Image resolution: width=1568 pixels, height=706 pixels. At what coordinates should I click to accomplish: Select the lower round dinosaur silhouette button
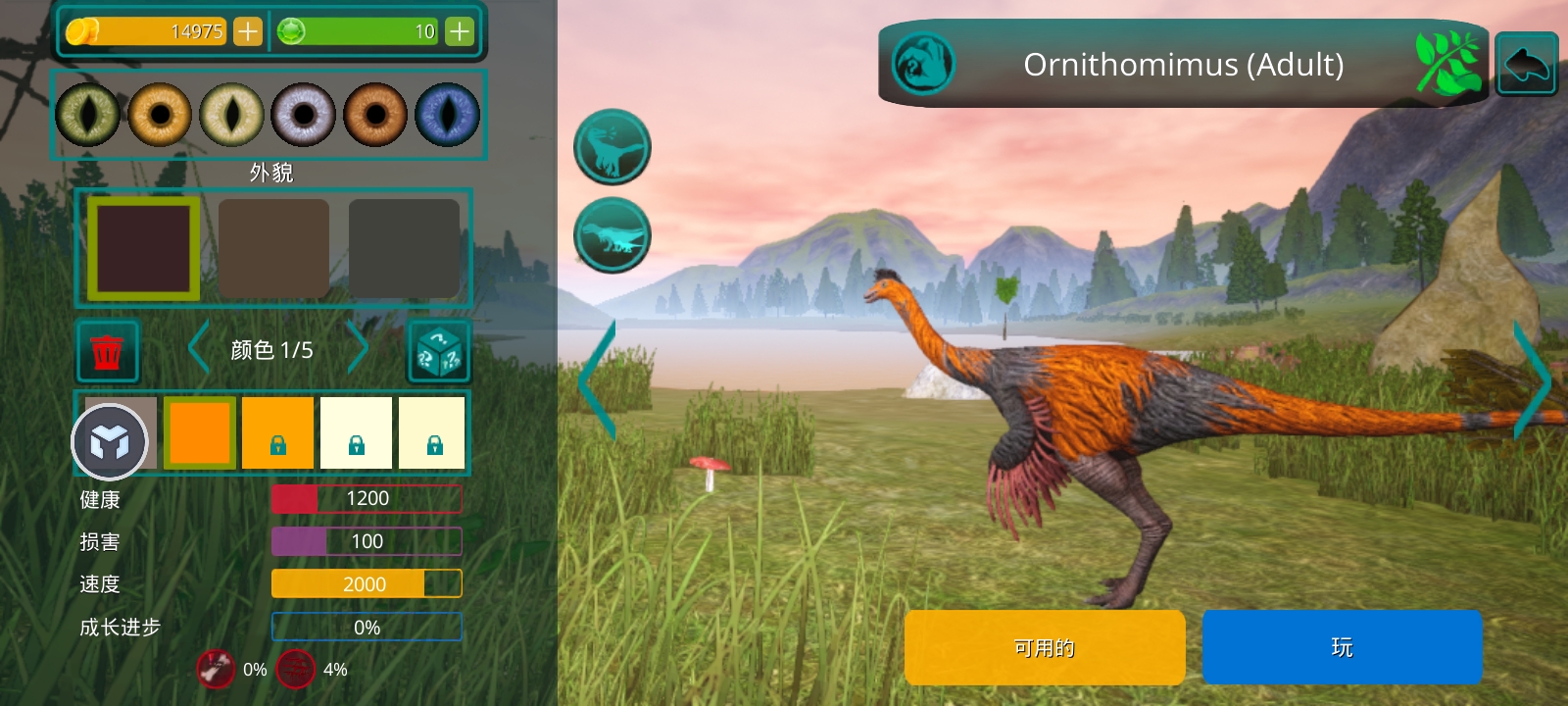click(x=612, y=235)
